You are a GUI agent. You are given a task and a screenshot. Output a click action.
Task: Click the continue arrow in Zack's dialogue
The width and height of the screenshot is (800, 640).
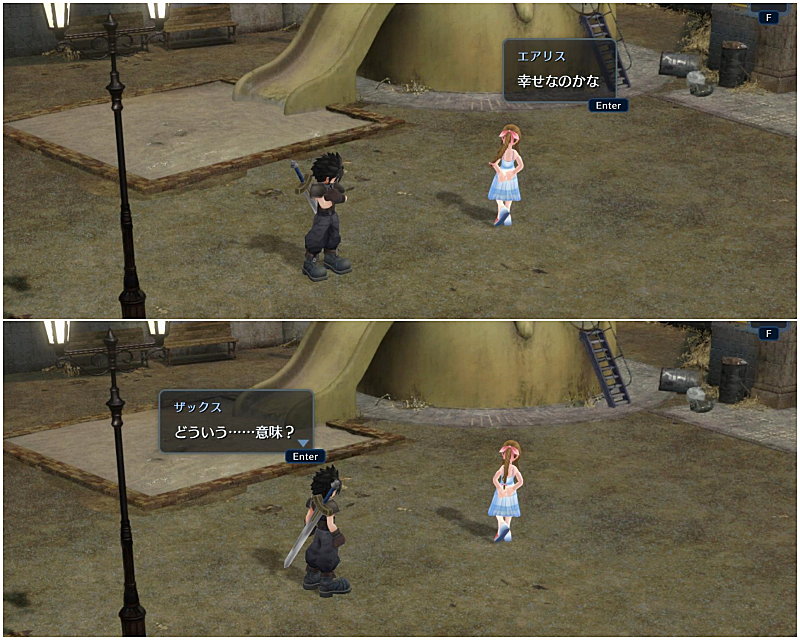302,442
